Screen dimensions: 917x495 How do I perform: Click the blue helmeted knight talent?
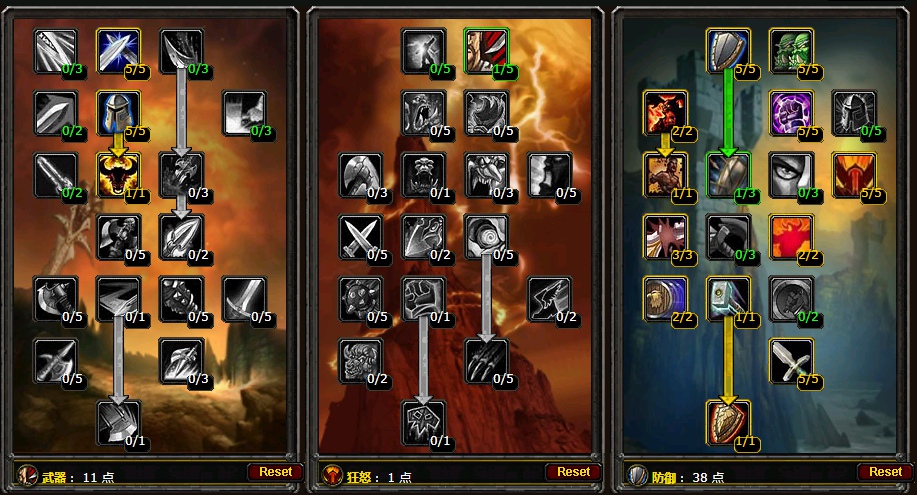(118, 113)
